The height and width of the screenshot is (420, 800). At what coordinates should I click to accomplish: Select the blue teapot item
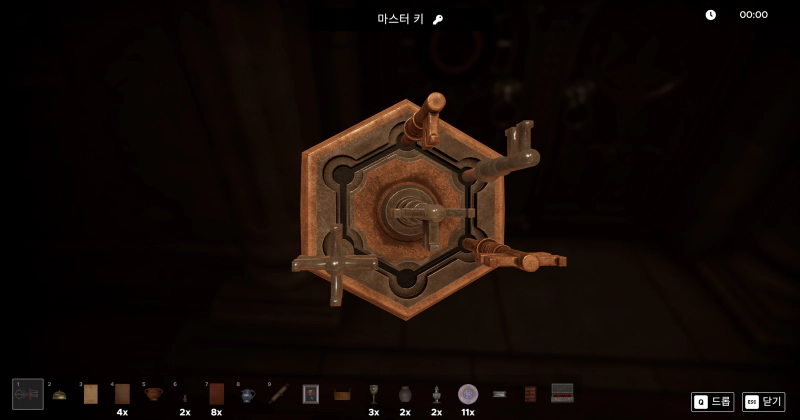247,395
